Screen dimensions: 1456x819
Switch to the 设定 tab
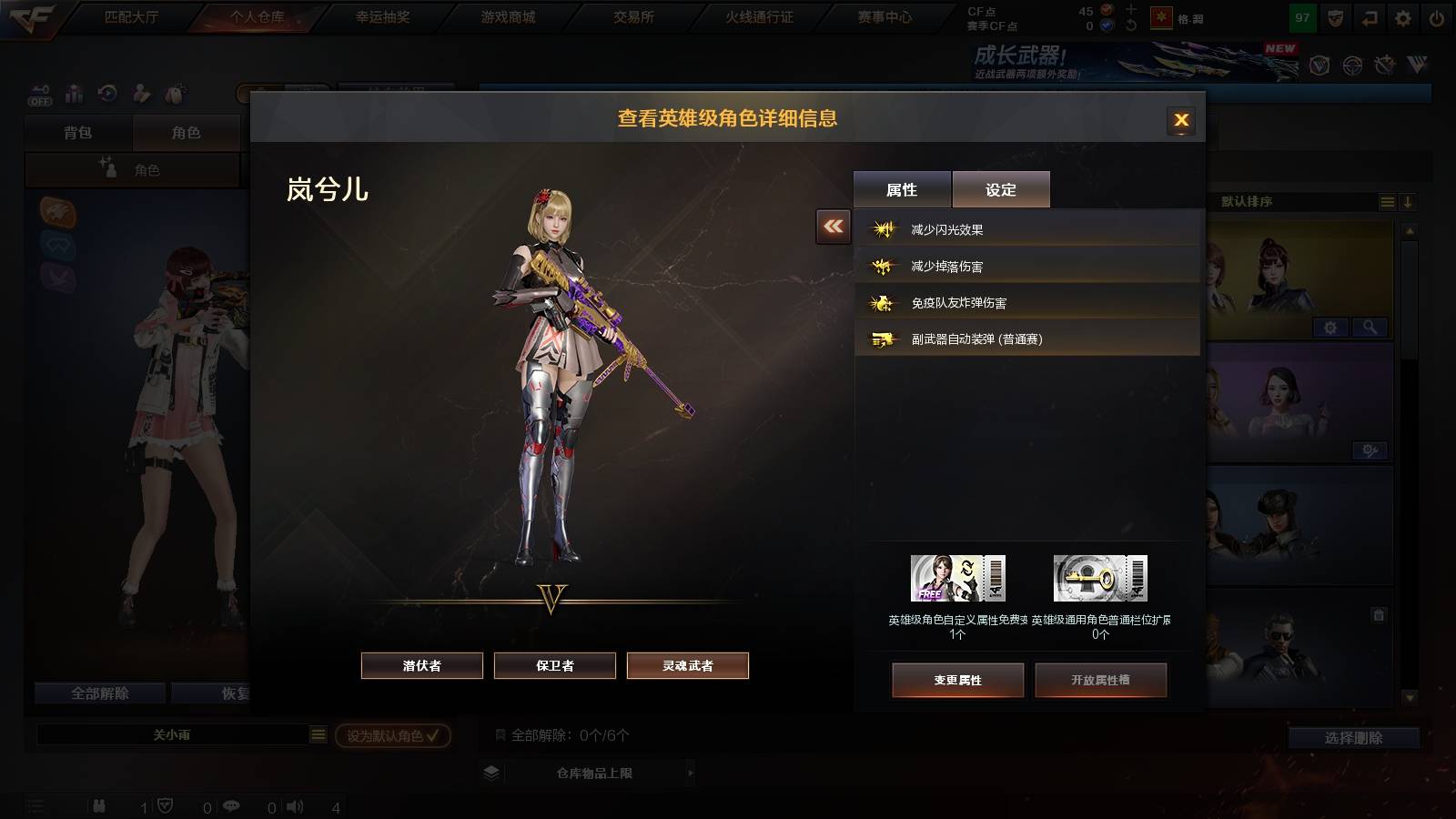[1001, 188]
